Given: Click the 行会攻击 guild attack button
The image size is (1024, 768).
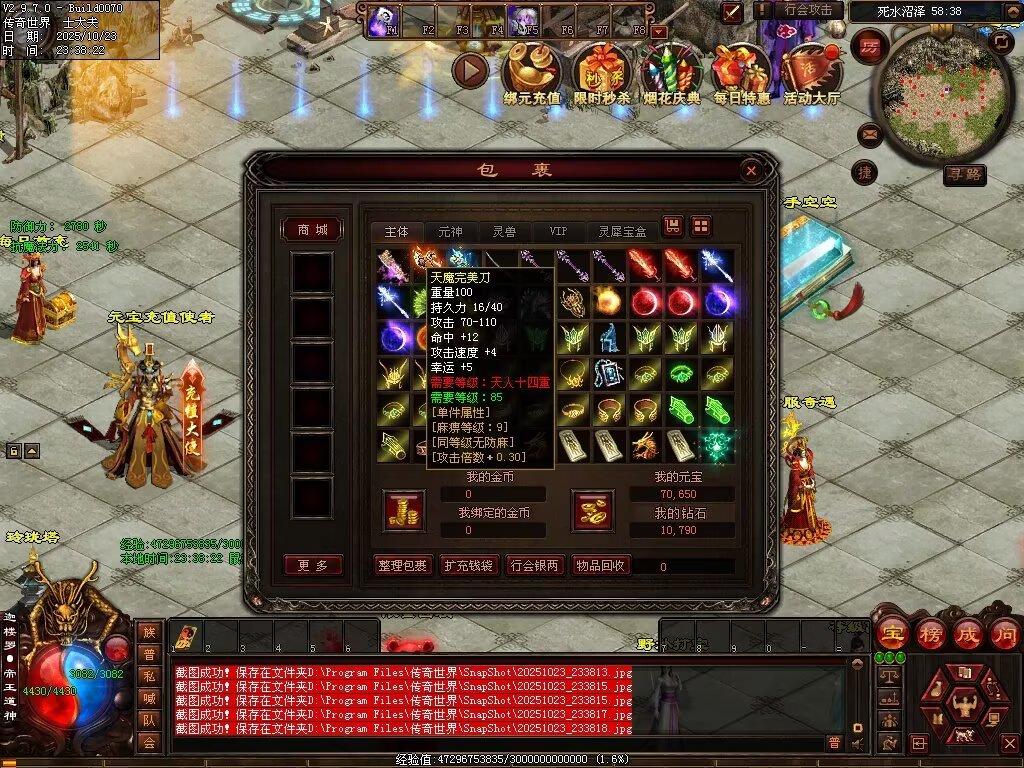Looking at the screenshot, I should pos(808,11).
